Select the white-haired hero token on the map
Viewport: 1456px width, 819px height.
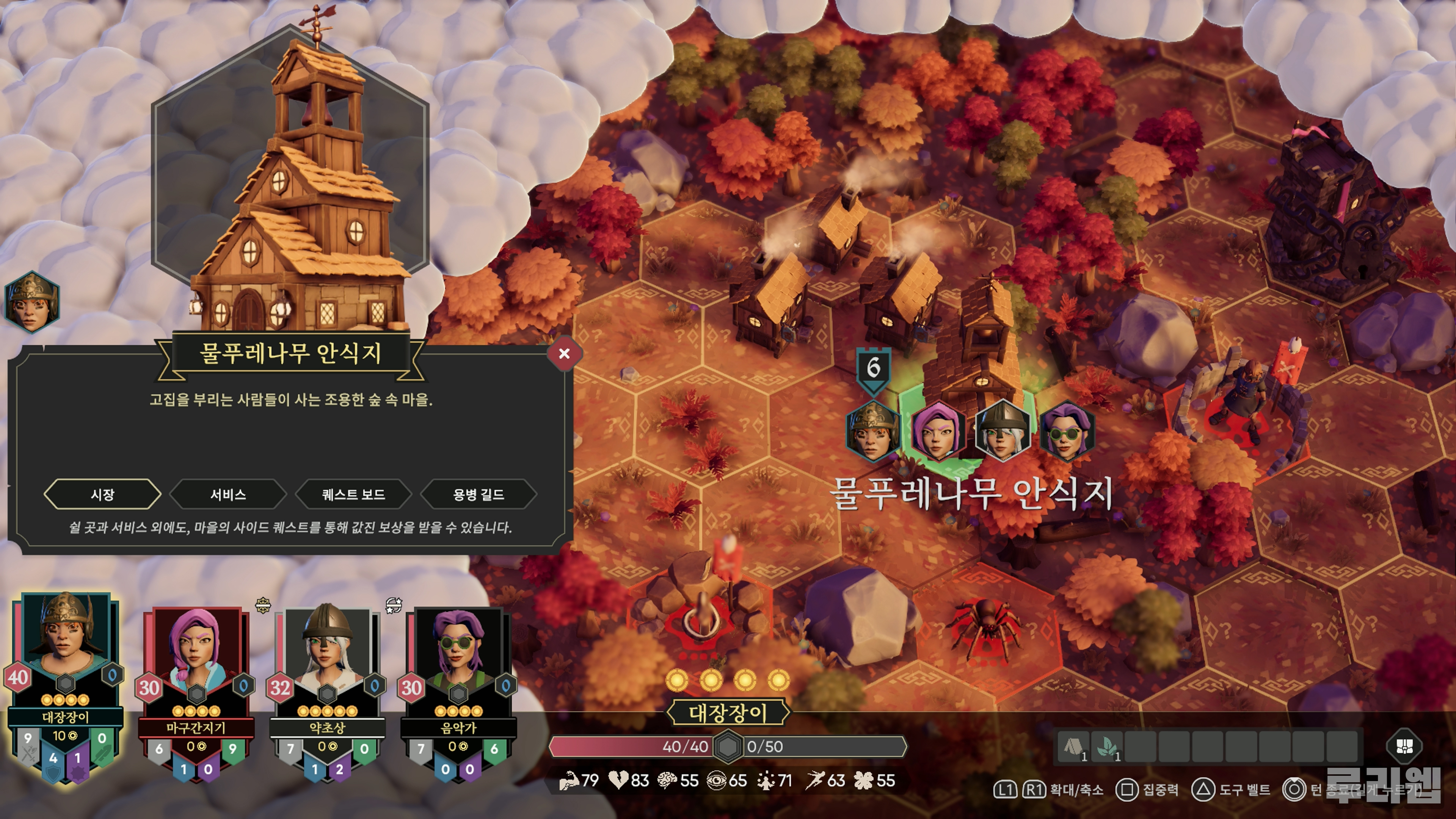[x=1002, y=431]
